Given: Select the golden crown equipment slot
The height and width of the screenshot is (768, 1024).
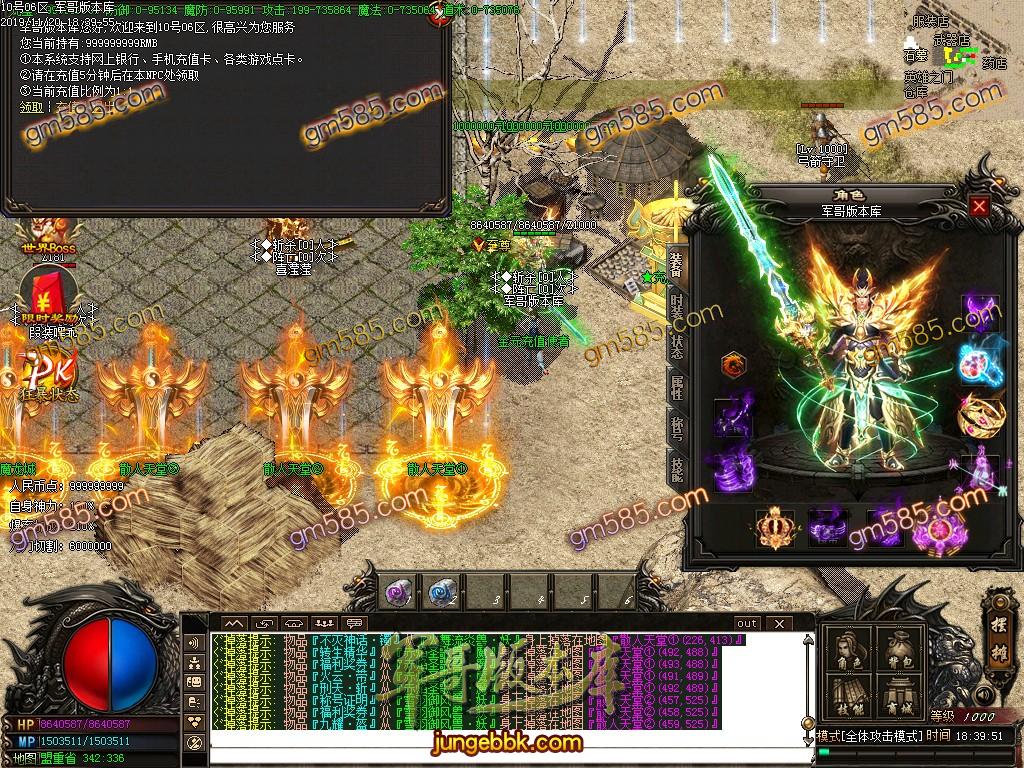Looking at the screenshot, I should [x=773, y=527].
